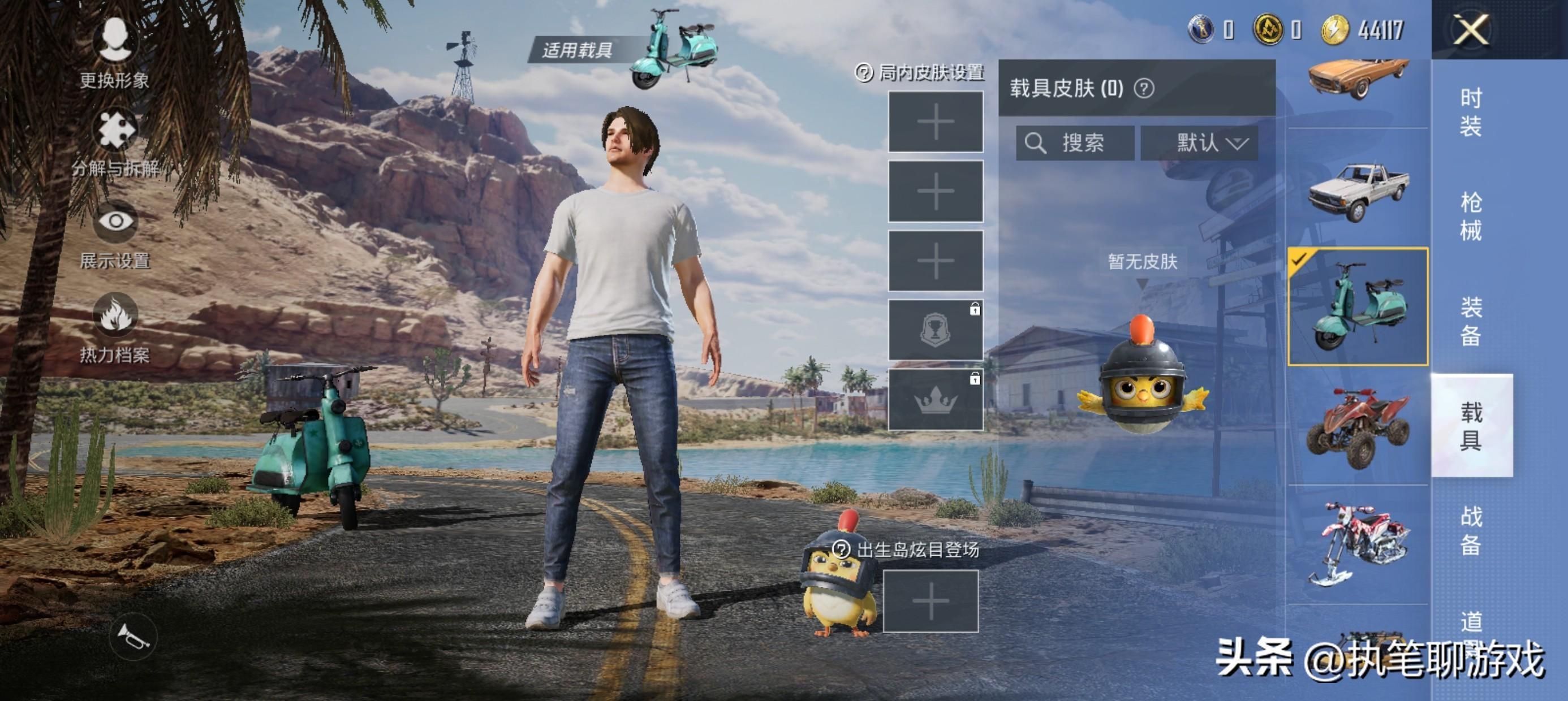Open the locked crown skin slot
The width and height of the screenshot is (1568, 701).
[x=936, y=400]
